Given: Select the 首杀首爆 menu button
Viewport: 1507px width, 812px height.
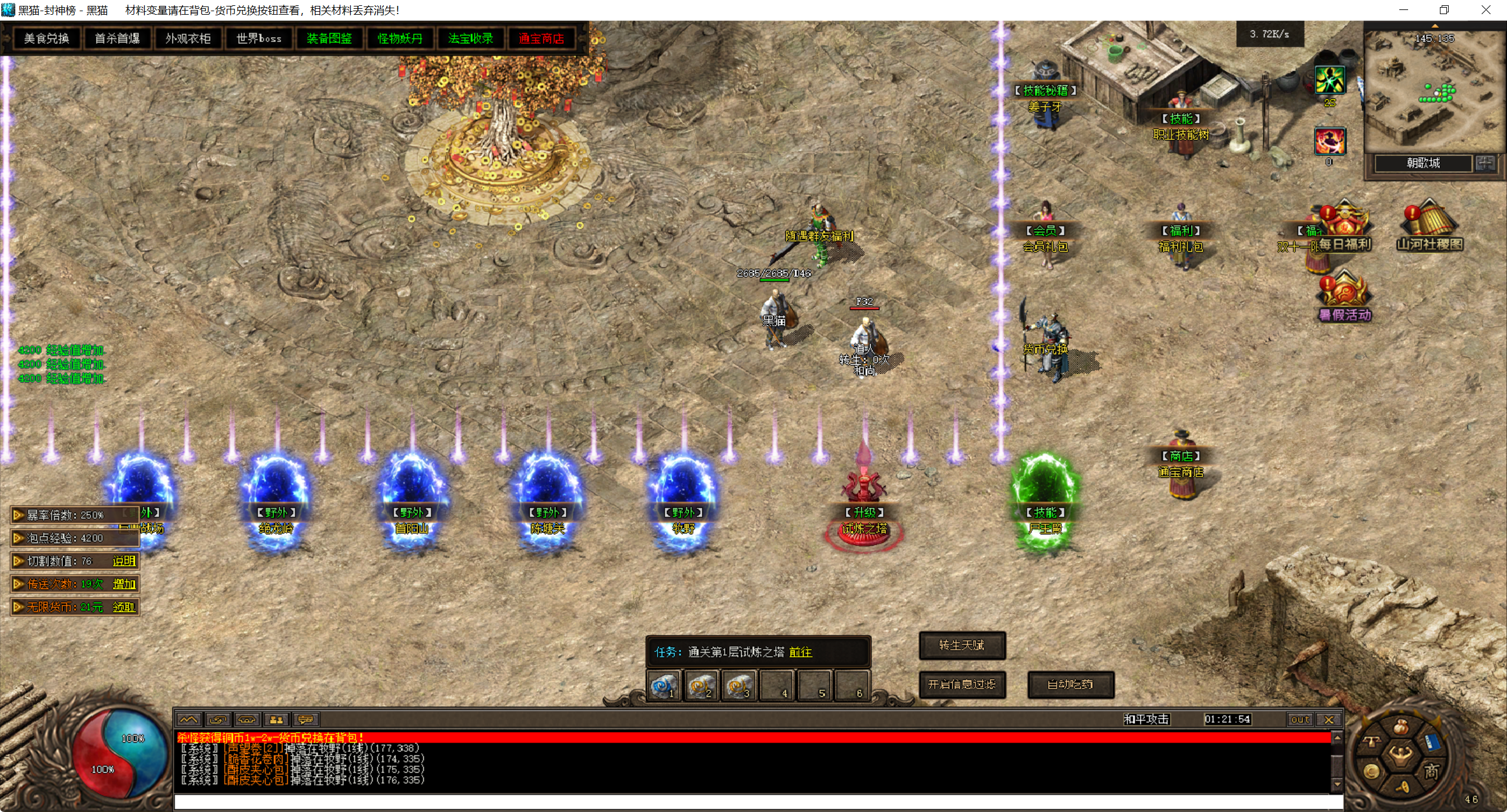Looking at the screenshot, I should tap(117, 39).
